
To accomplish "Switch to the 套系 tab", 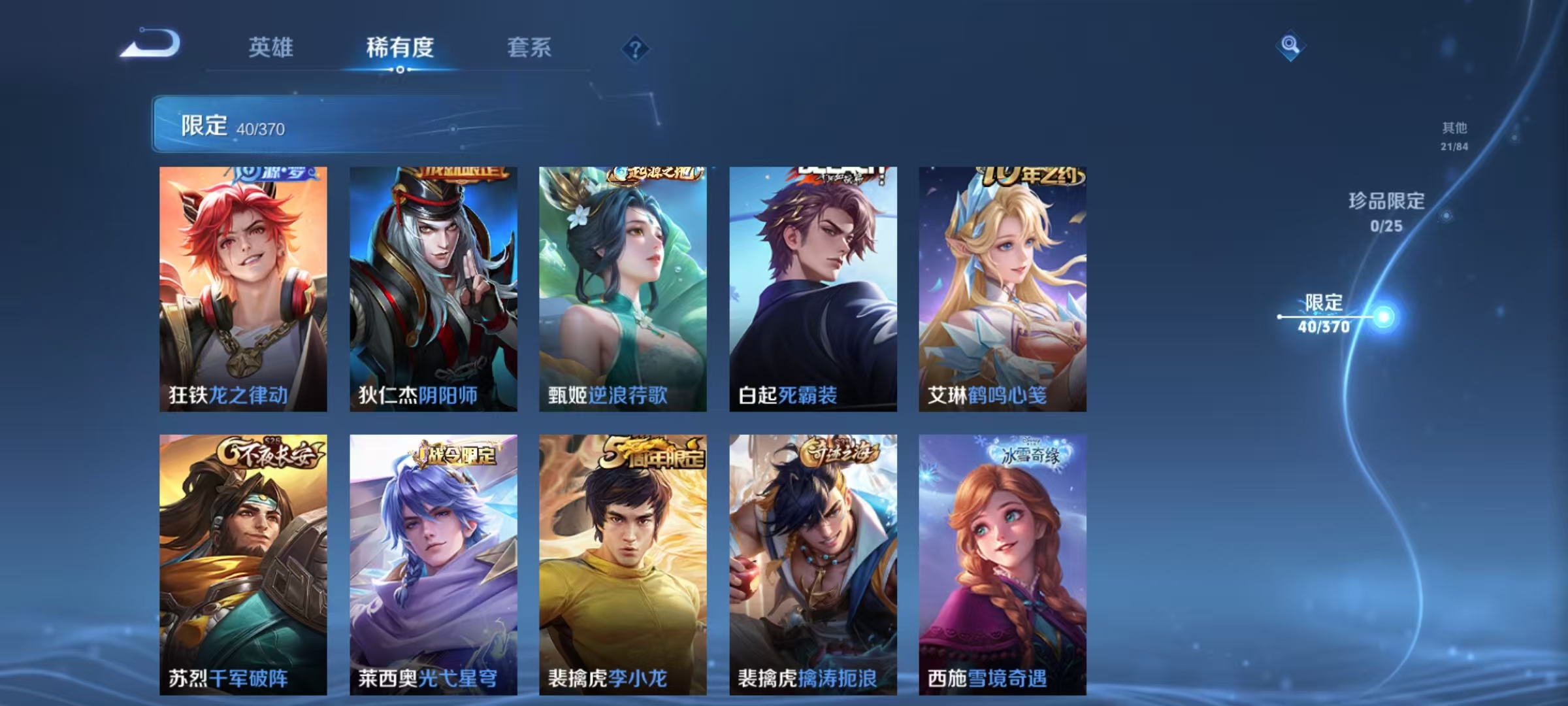I will 530,48.
